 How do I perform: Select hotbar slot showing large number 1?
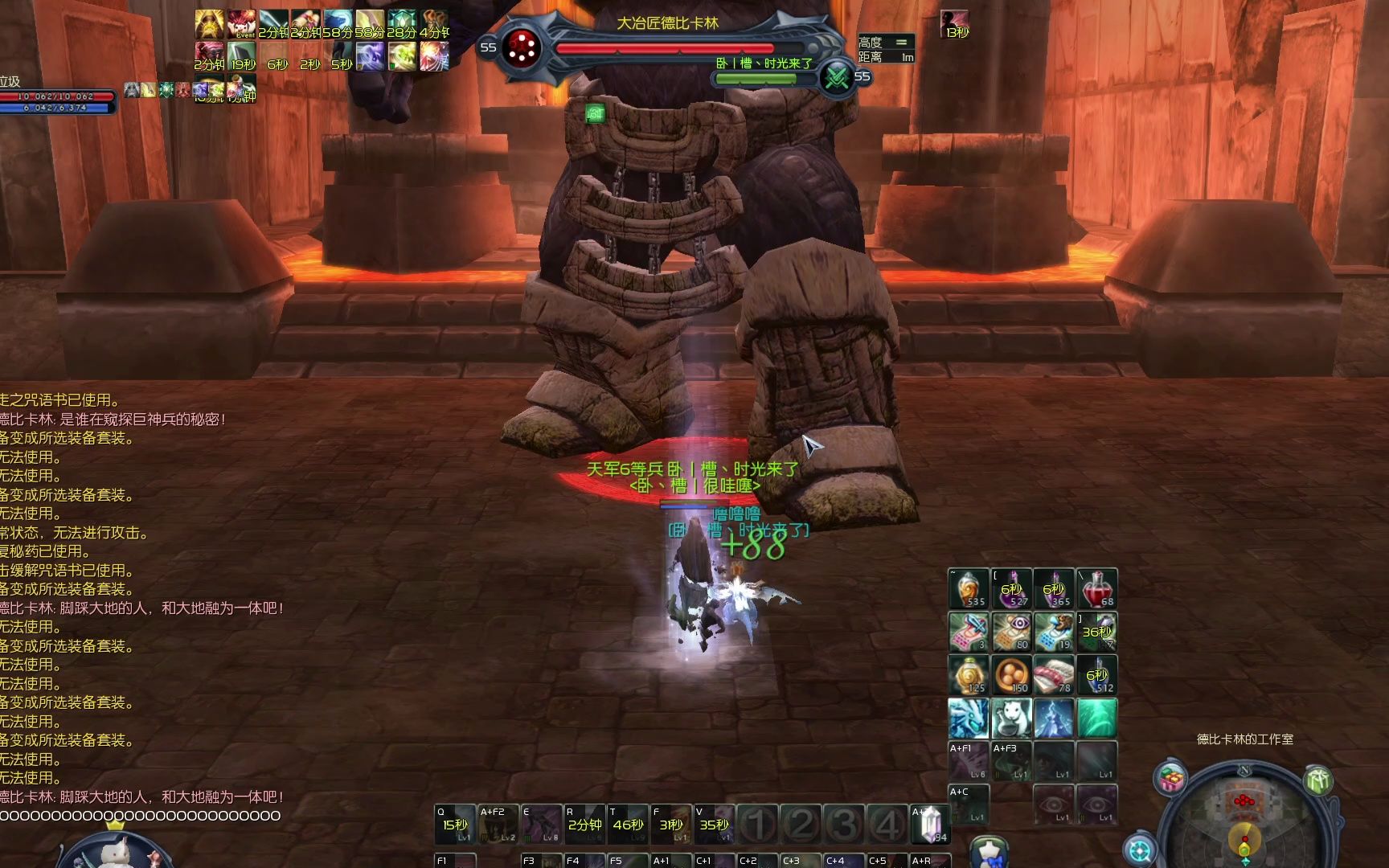757,824
